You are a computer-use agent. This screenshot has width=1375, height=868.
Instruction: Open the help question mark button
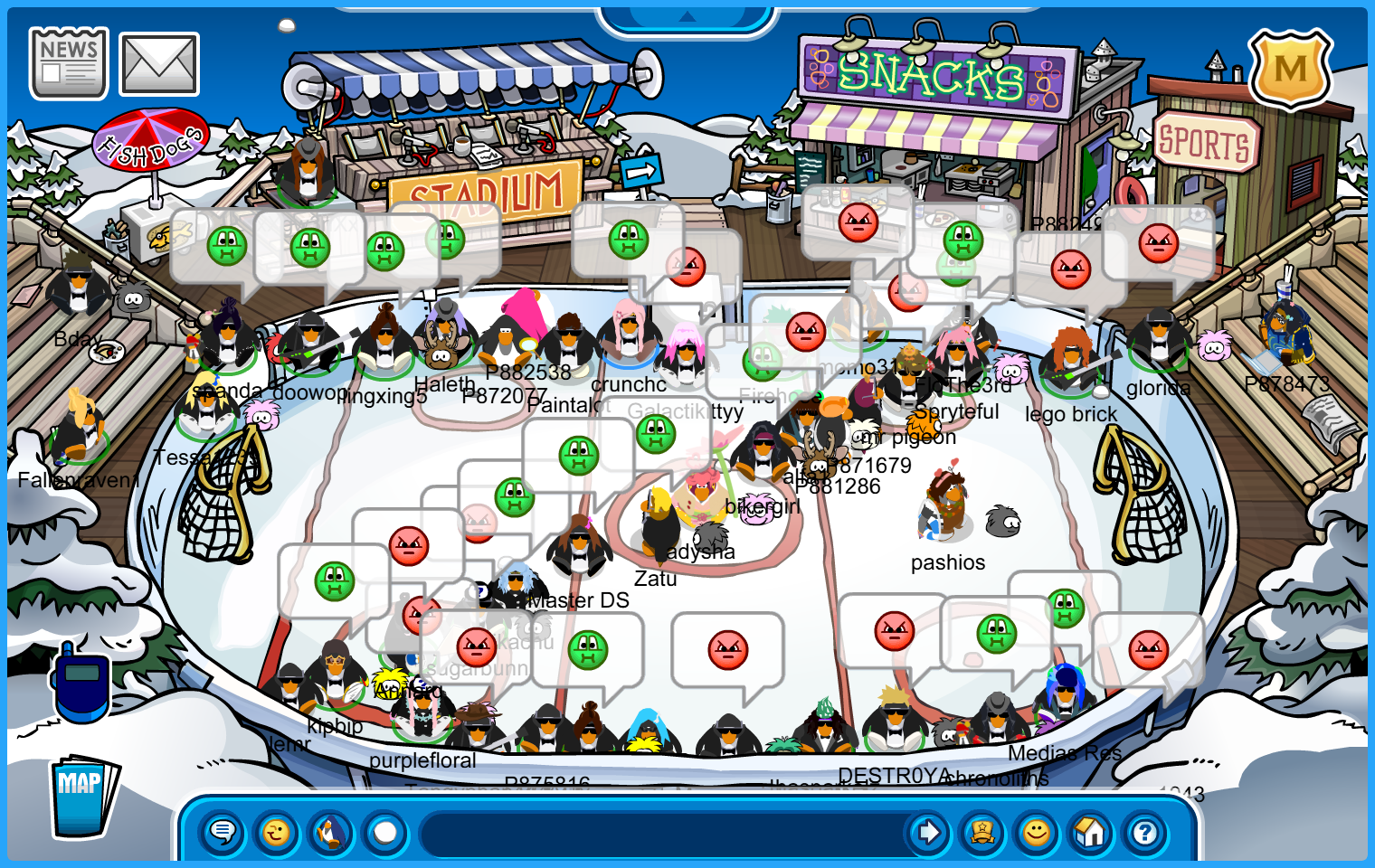pyautogui.click(x=1145, y=832)
